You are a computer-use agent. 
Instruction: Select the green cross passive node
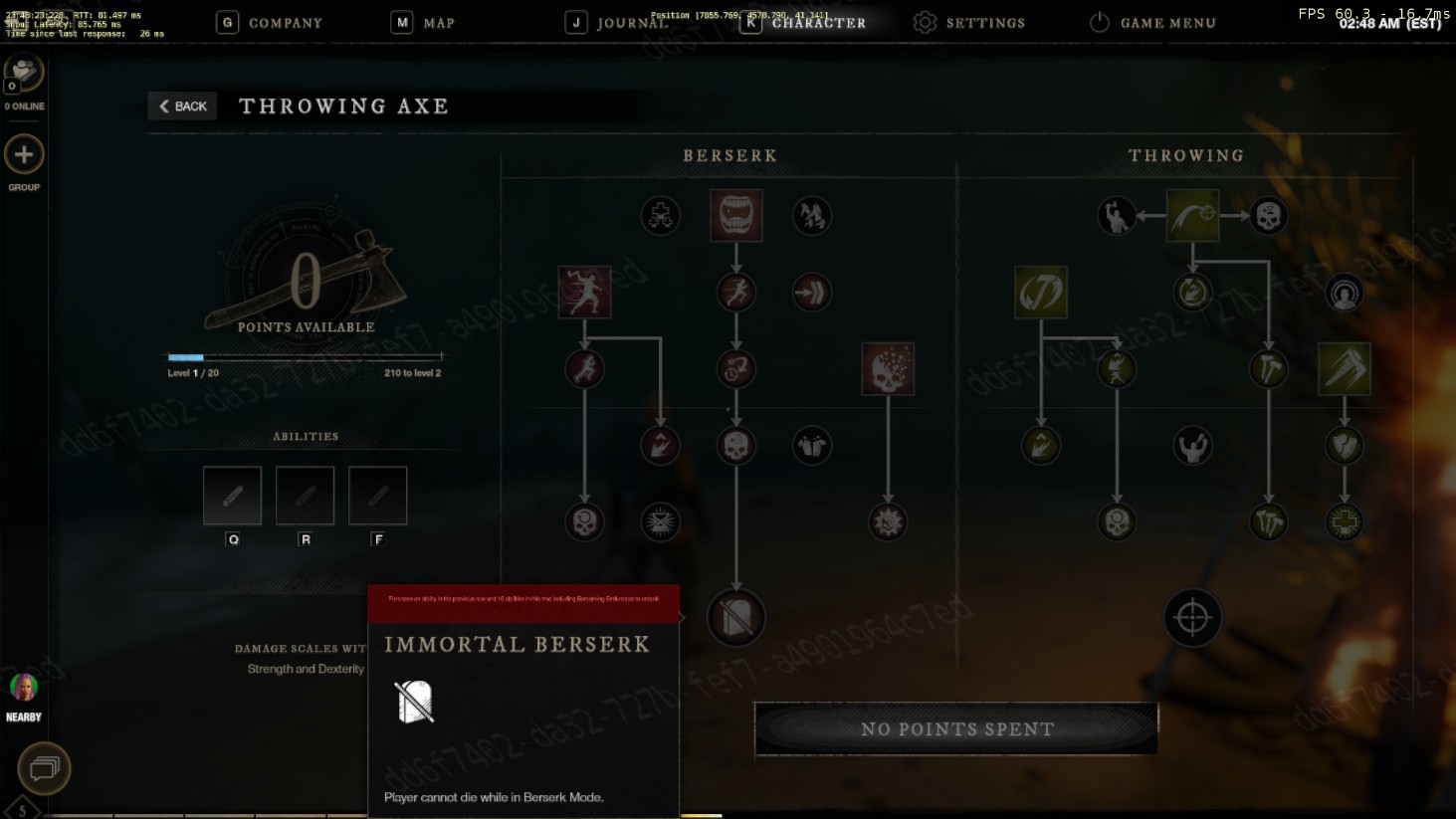(x=1345, y=521)
